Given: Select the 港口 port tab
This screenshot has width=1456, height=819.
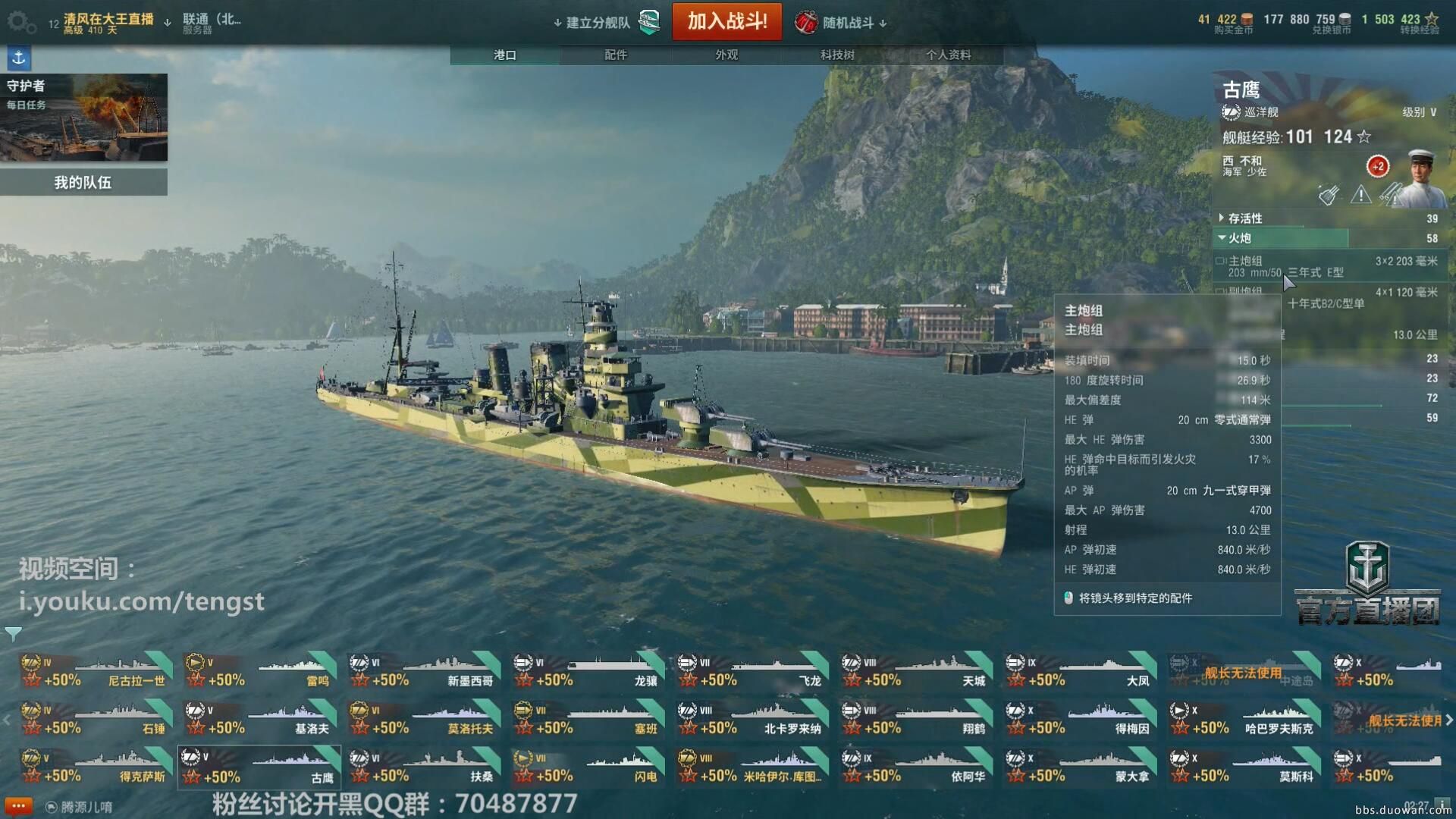Looking at the screenshot, I should (505, 55).
